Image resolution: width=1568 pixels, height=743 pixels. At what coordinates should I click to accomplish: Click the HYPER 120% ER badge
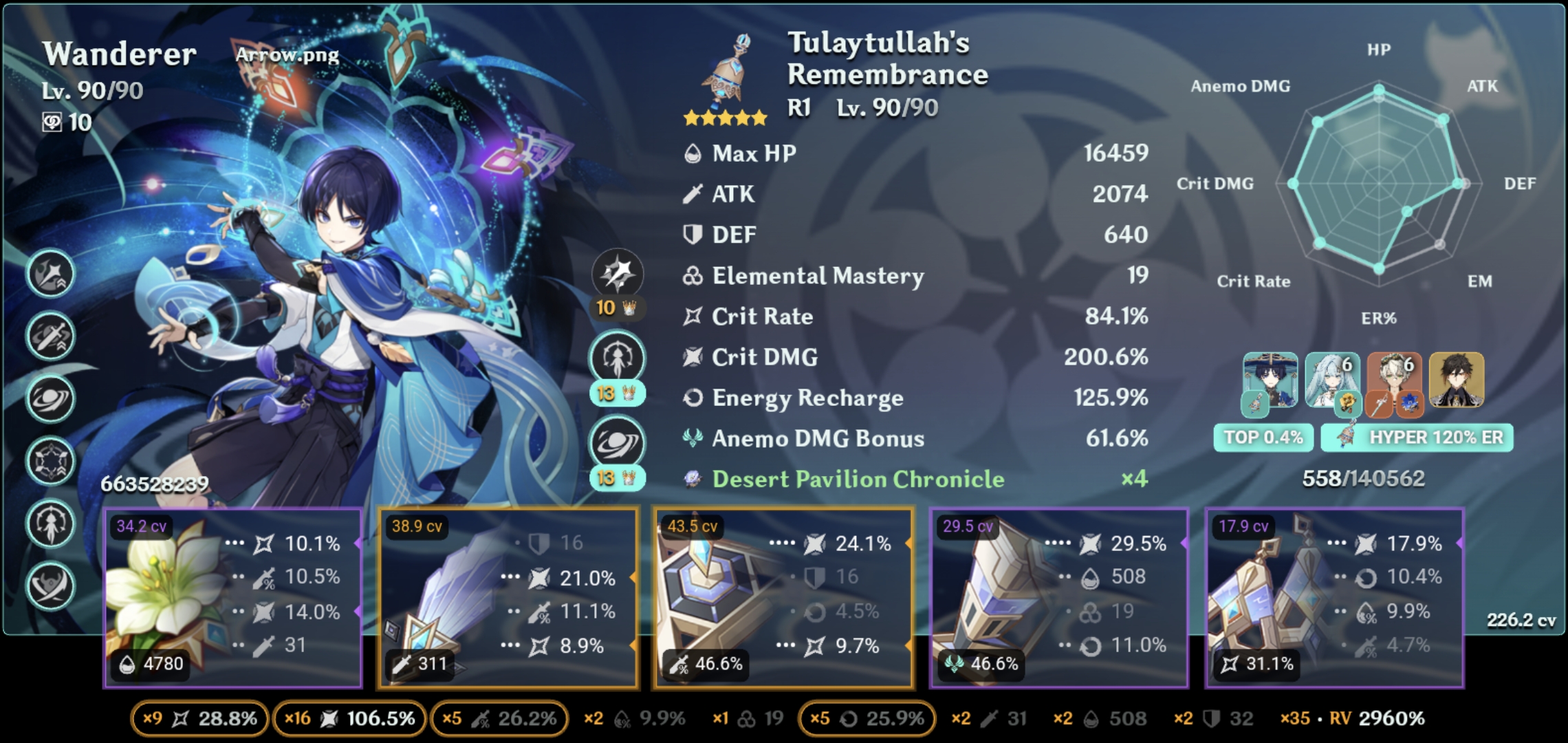1415,436
